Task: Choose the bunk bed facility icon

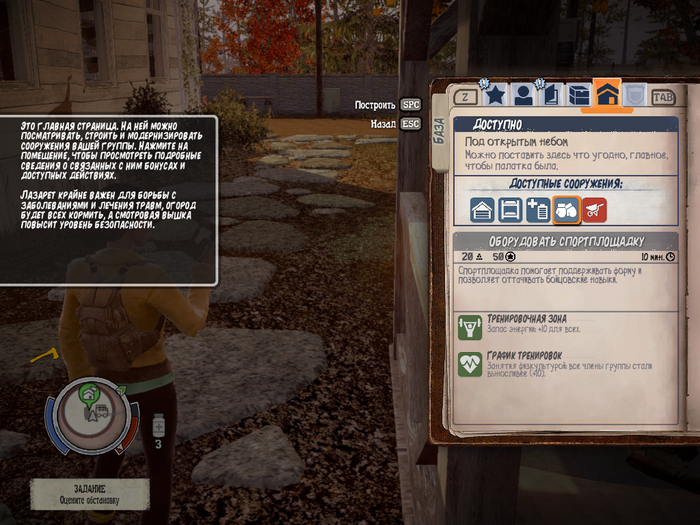Action: tap(511, 210)
